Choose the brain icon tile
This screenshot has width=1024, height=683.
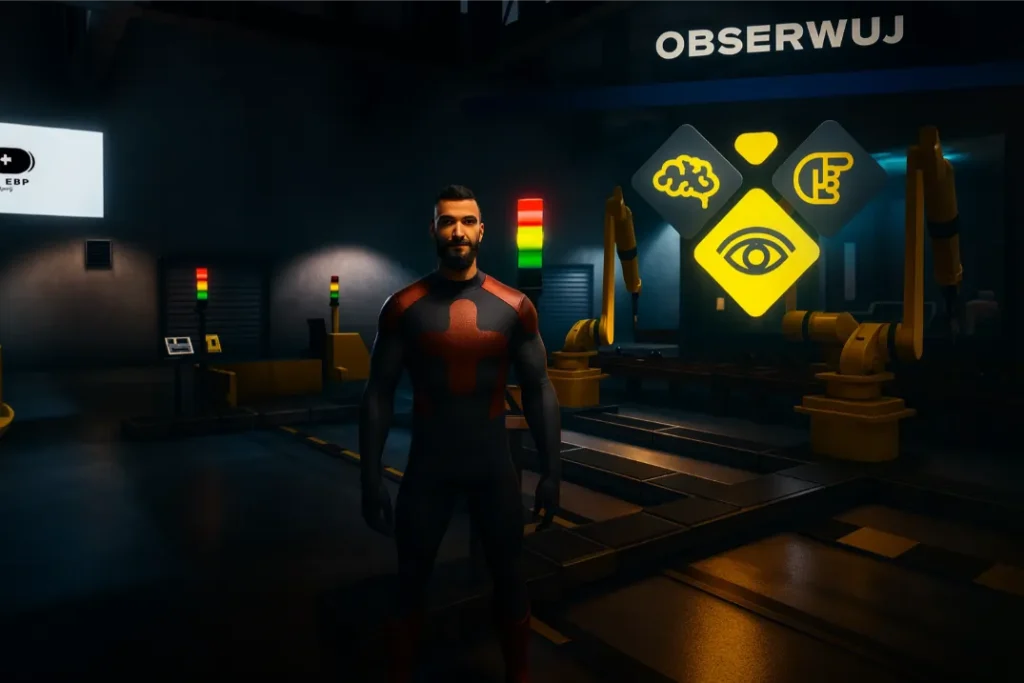pyautogui.click(x=686, y=180)
